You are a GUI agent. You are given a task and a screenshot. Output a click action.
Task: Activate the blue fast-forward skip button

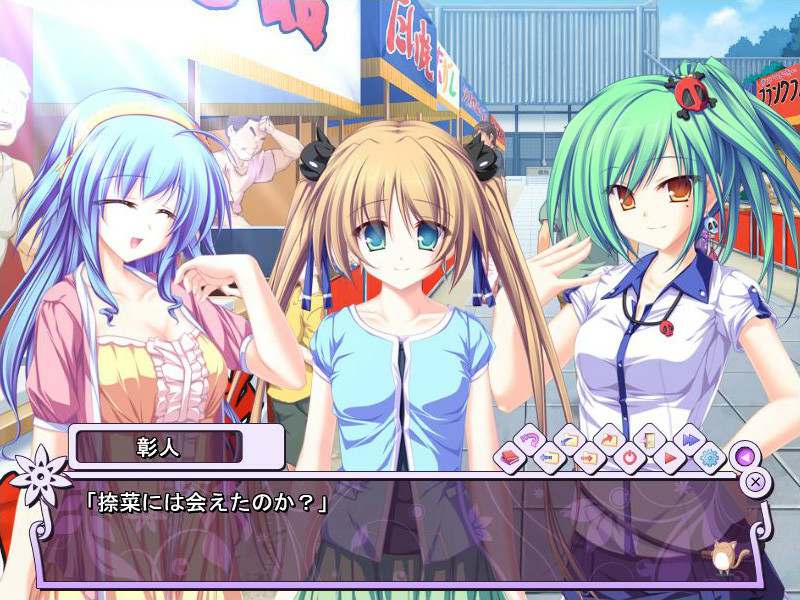tap(689, 439)
